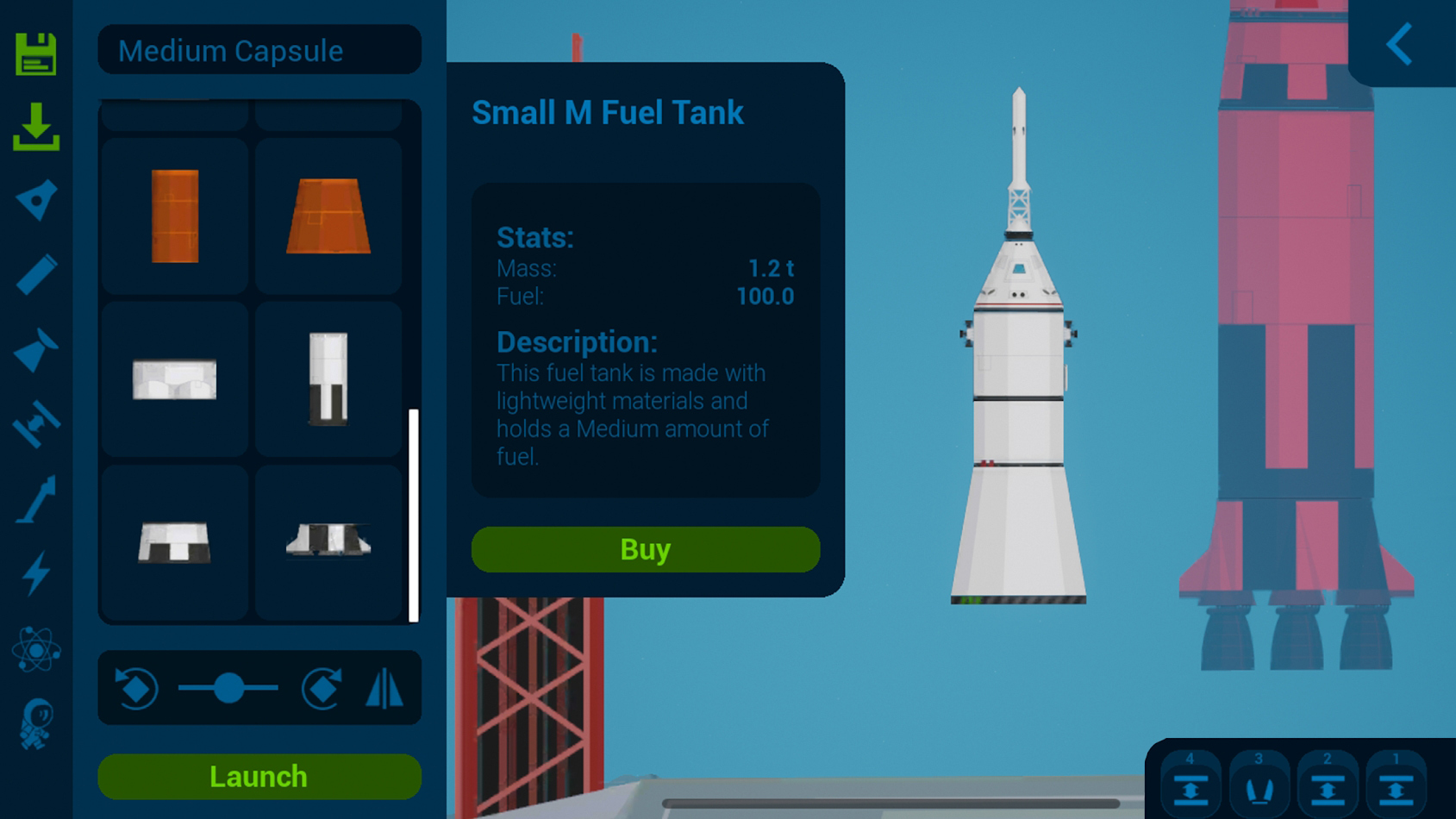Show the rocket engine parts category
The image size is (1456, 819).
pyautogui.click(x=36, y=349)
